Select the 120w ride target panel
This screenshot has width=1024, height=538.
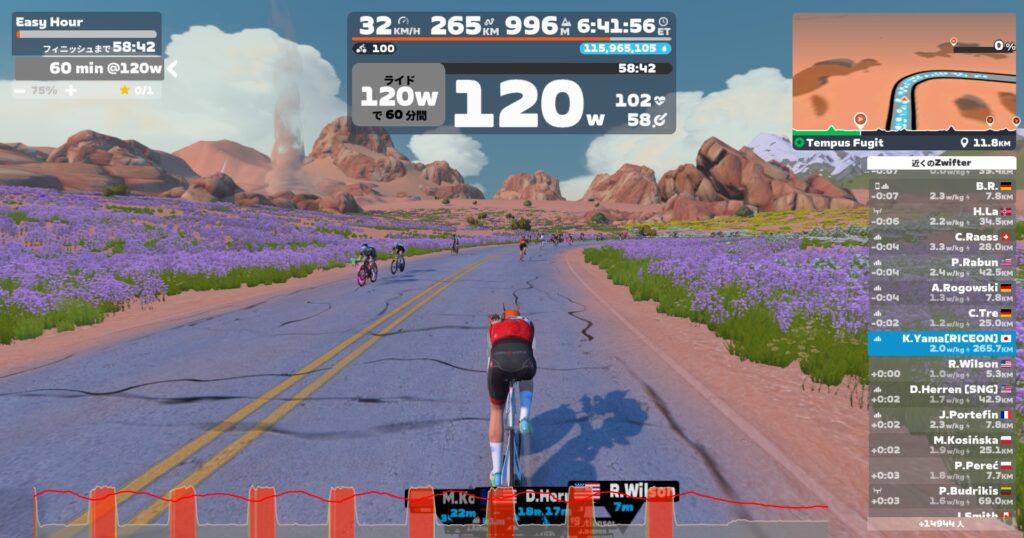pyautogui.click(x=398, y=96)
